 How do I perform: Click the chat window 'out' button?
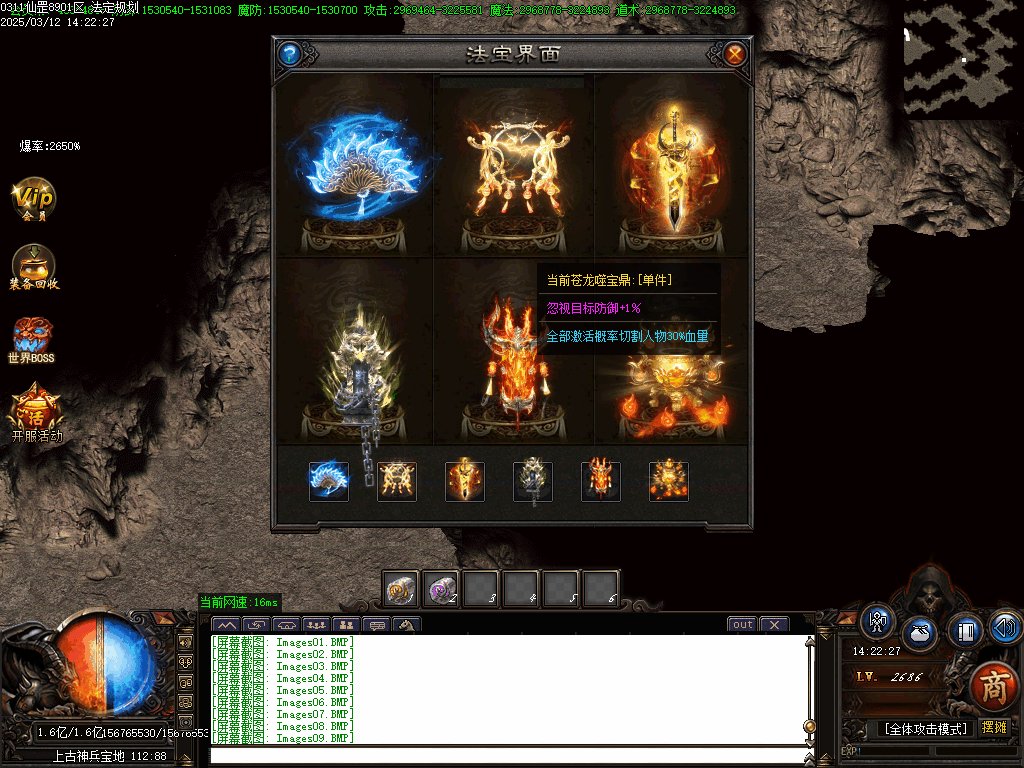pyautogui.click(x=742, y=625)
